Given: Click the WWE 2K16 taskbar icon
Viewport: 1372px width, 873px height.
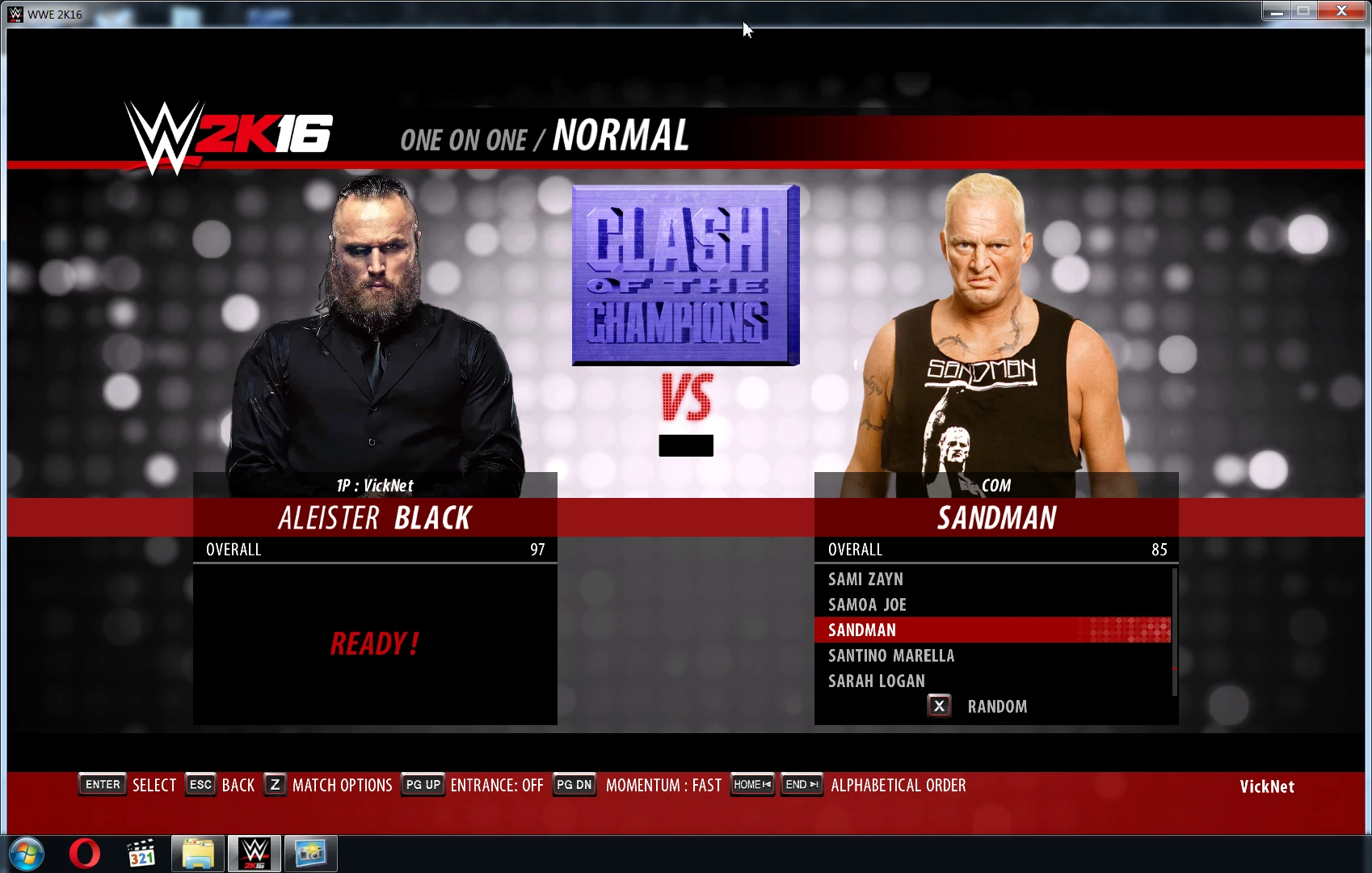Looking at the screenshot, I should coord(255,853).
